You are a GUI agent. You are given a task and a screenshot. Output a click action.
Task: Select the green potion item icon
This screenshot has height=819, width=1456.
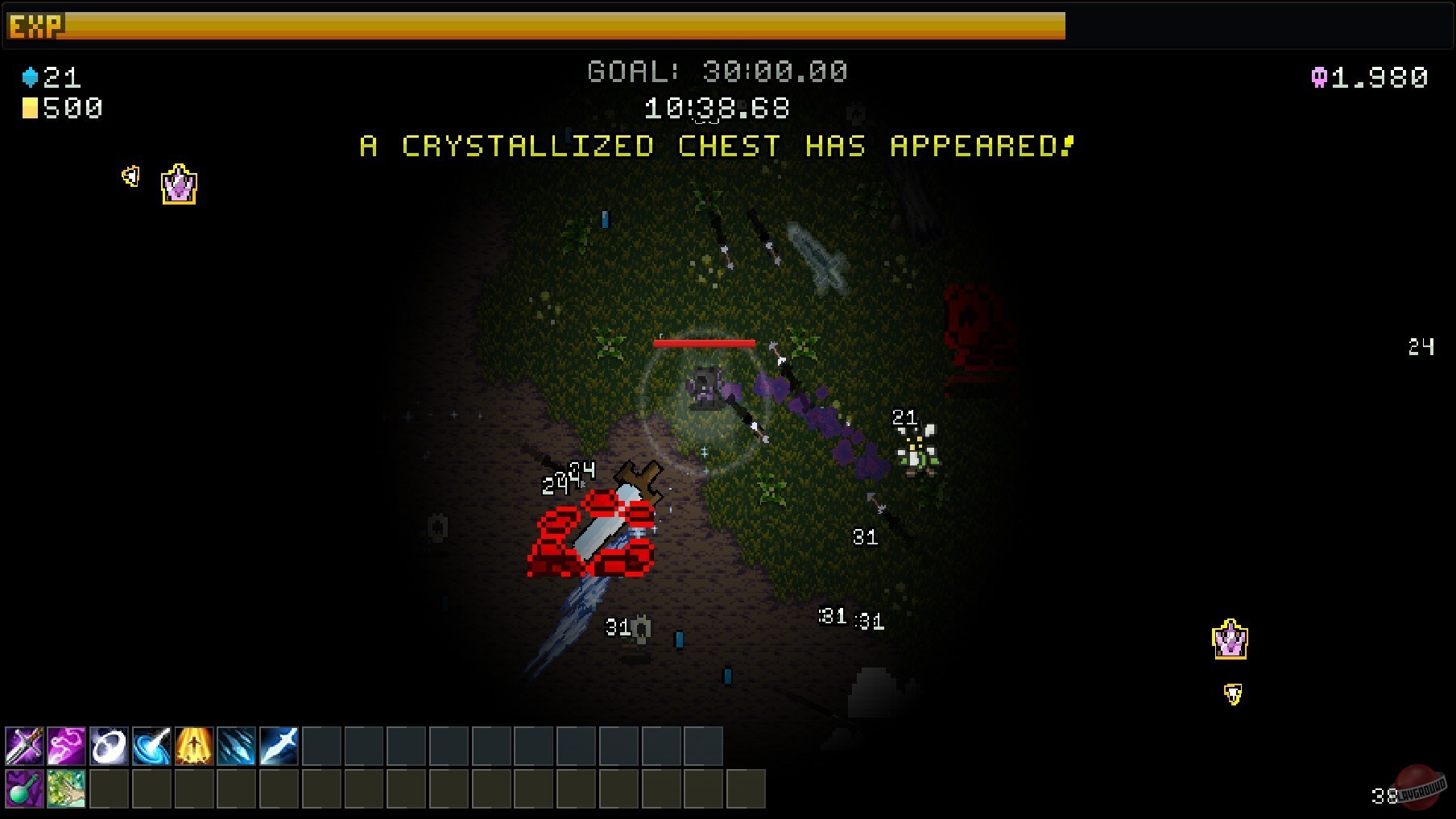point(24,790)
